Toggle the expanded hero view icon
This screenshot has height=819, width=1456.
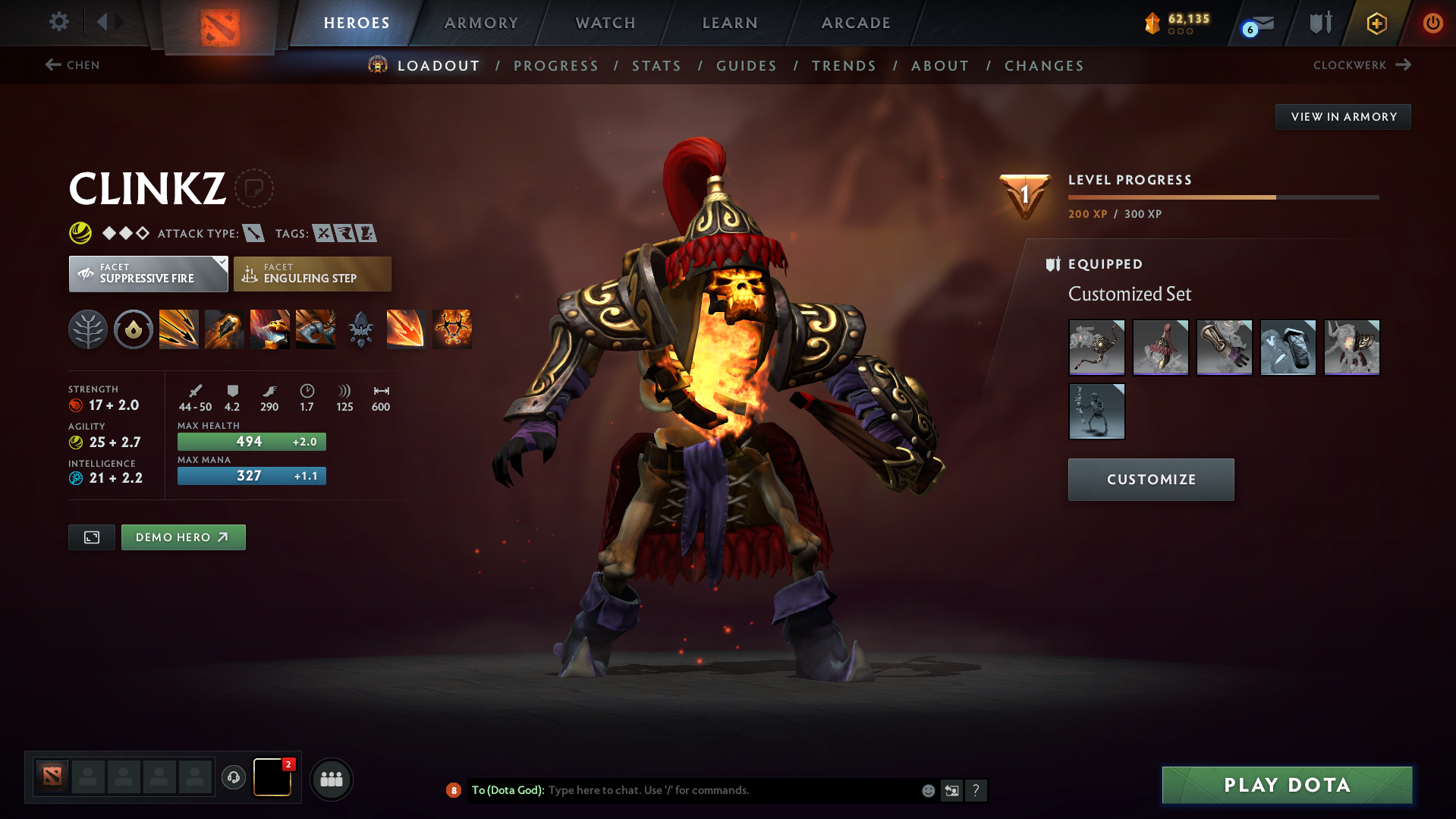pyautogui.click(x=91, y=537)
